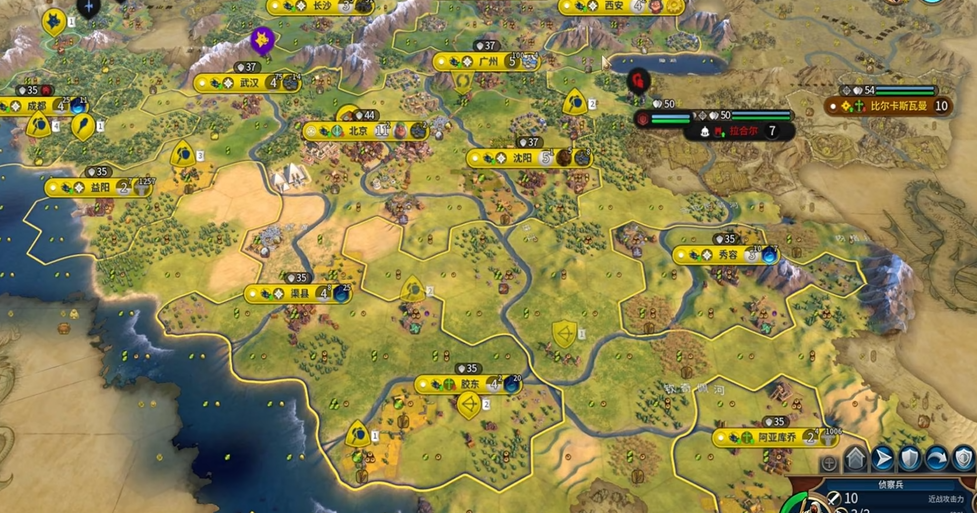The width and height of the screenshot is (977, 513).
Task: Open the 渠县 city banner
Action: (297, 293)
